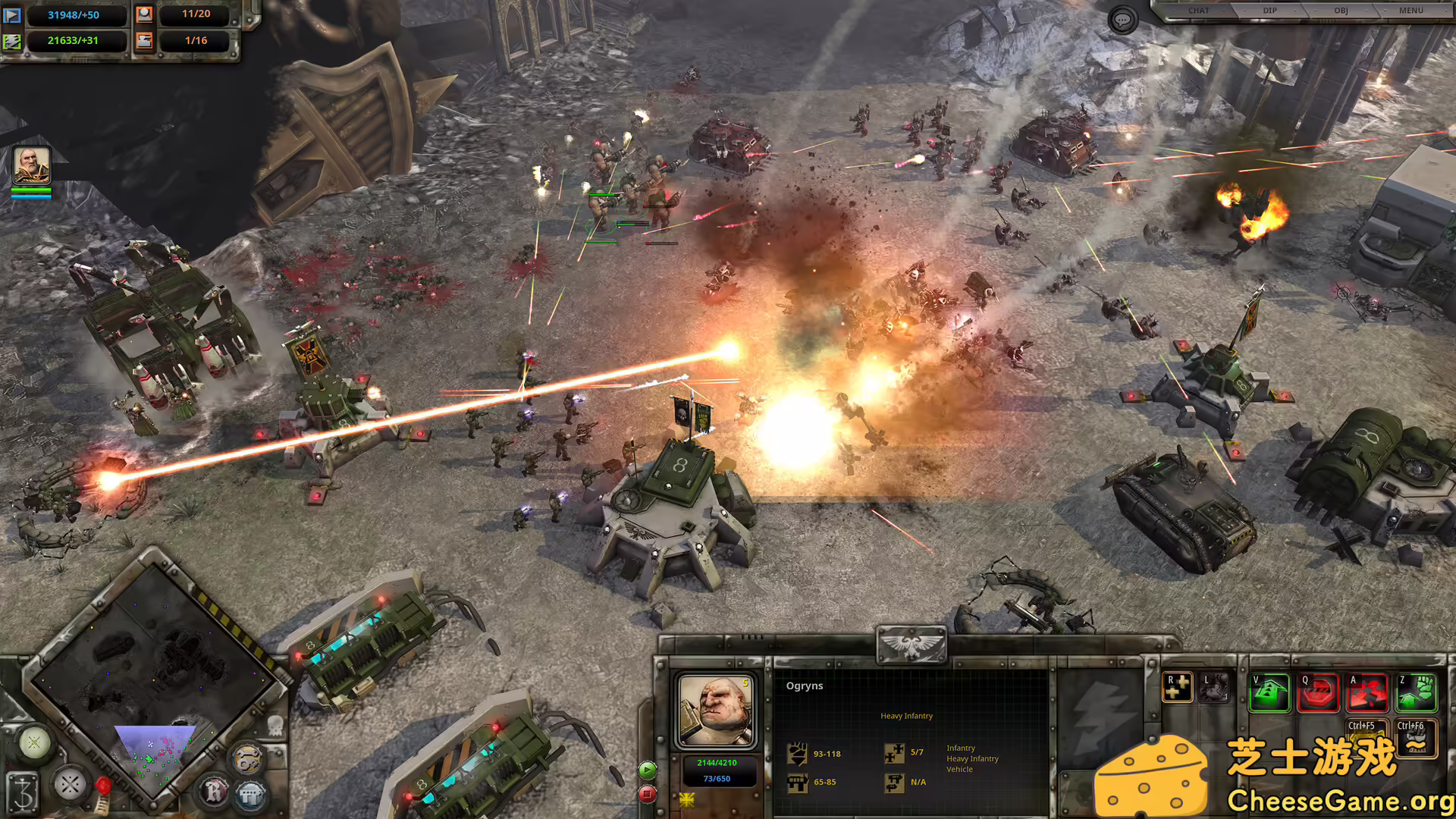Click the blue requisition flag icon
Viewport: 1456px width, 819px height.
pyautogui.click(x=14, y=17)
